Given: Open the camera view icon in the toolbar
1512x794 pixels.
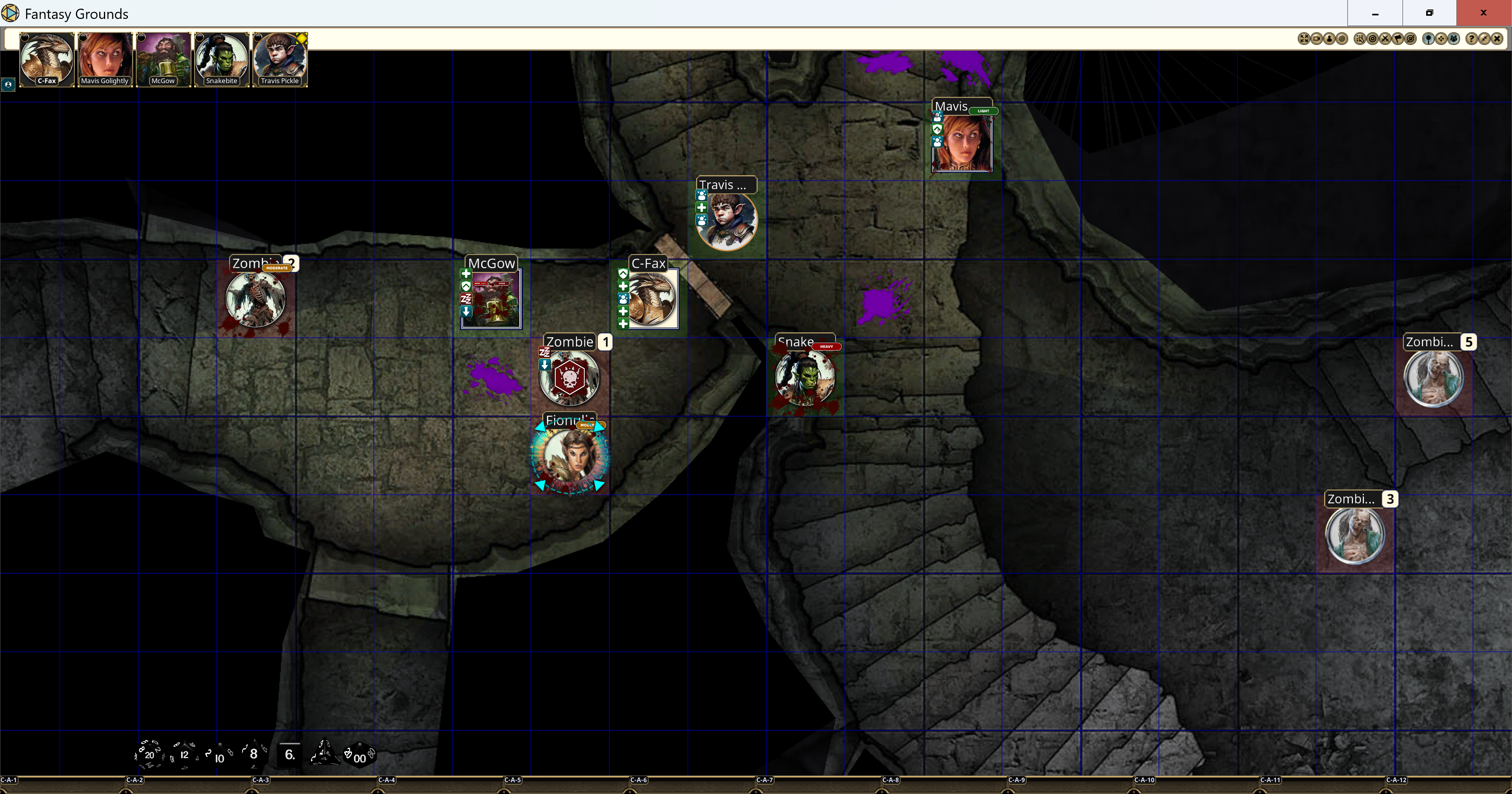Looking at the screenshot, I should coord(1317,39).
